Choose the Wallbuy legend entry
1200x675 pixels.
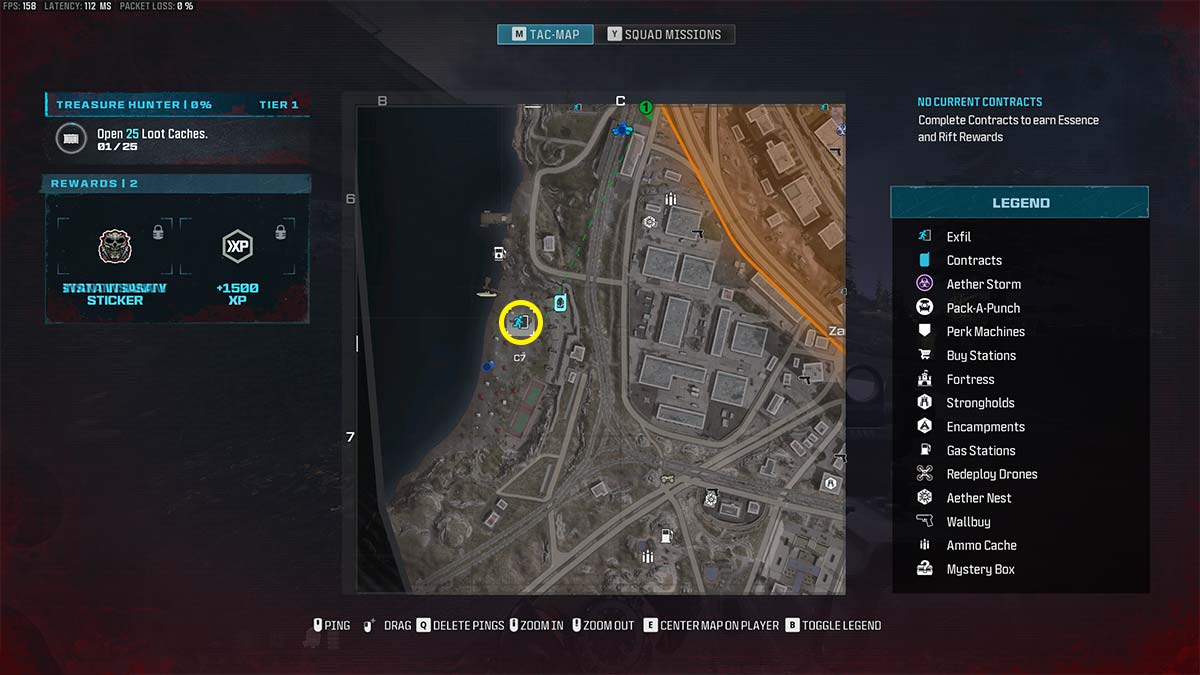click(x=968, y=522)
